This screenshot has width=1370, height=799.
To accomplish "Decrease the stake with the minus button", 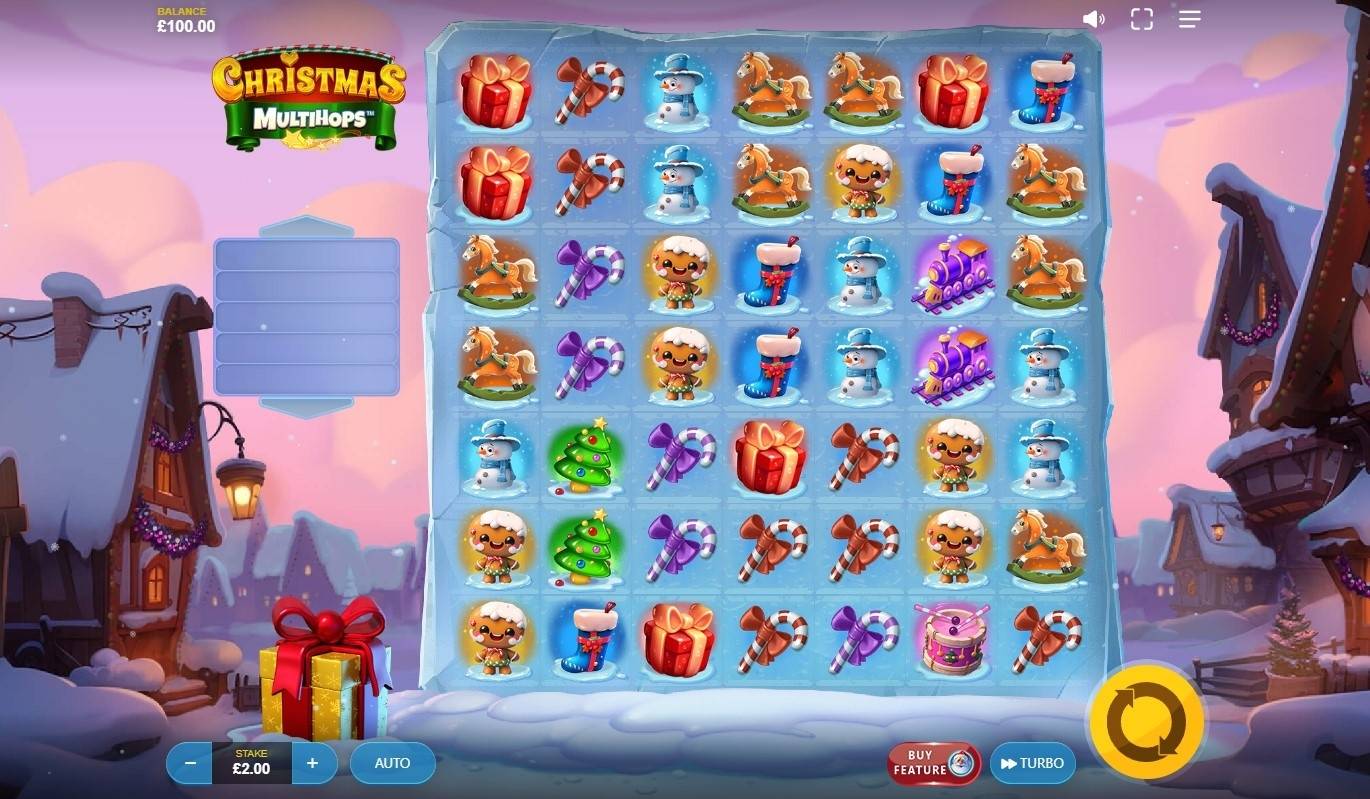I will click(189, 762).
